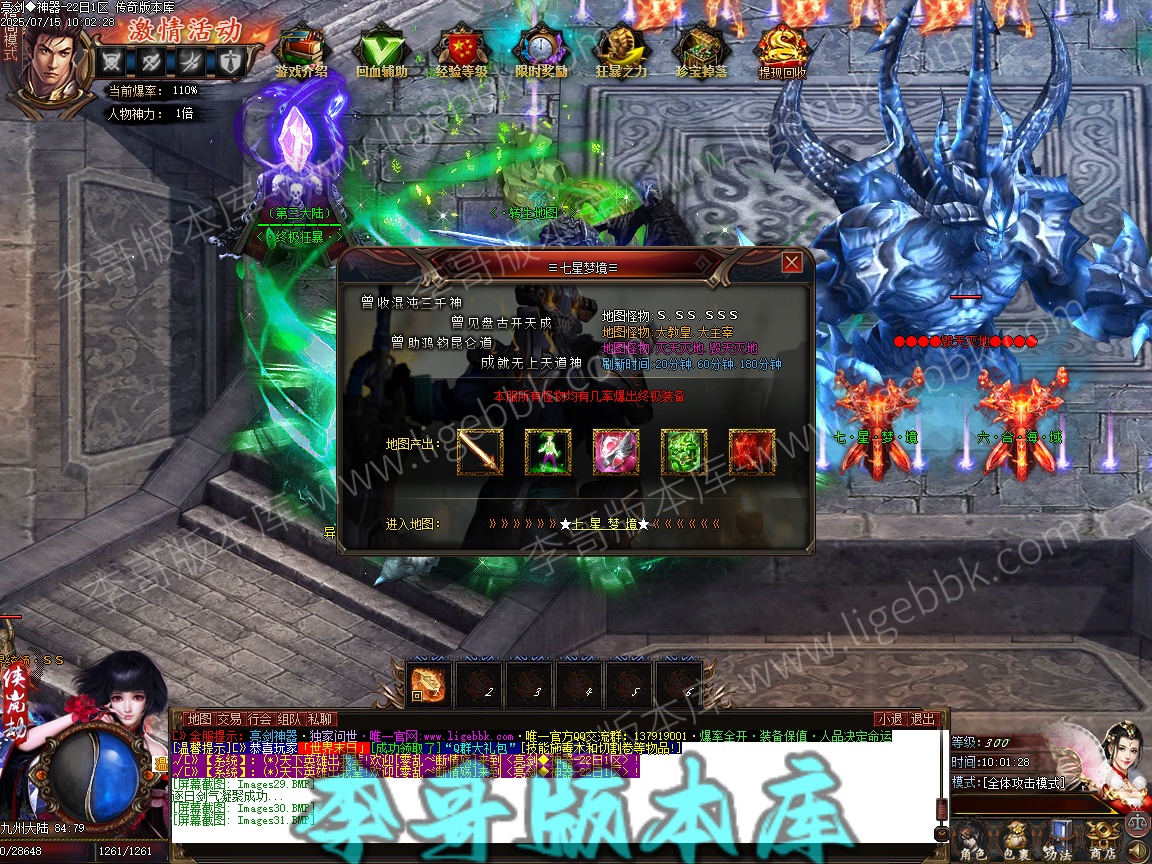
Task: Open the 珍宝掉落 treasure drops icon
Action: (x=701, y=50)
